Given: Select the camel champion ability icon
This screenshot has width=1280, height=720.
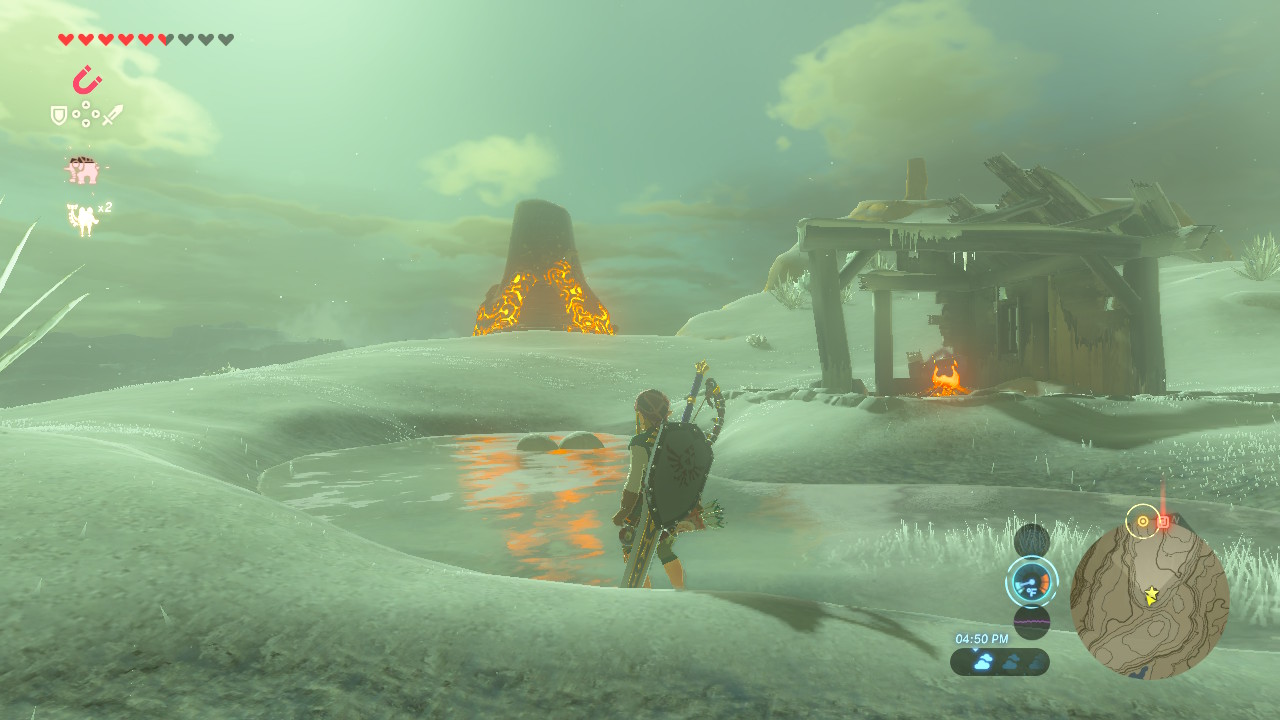Looking at the screenshot, I should coord(81,219).
